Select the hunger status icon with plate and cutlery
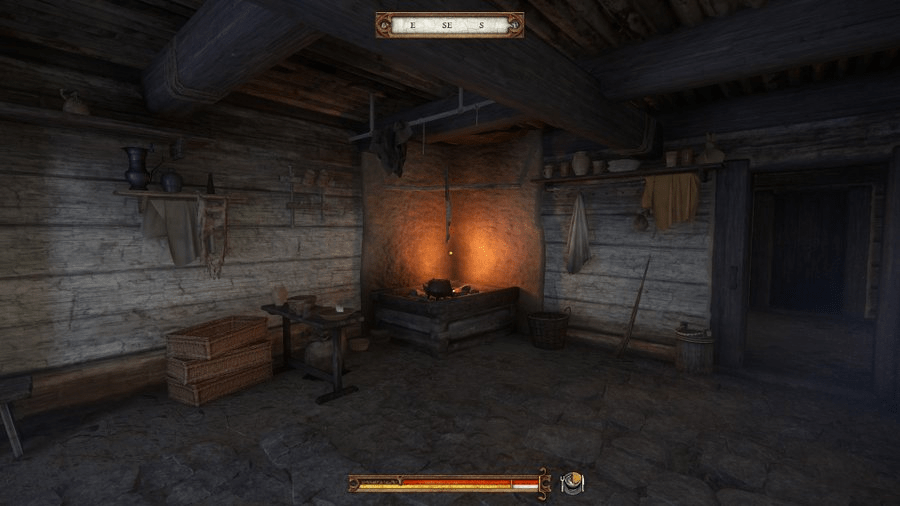Screen dimensions: 900x506 [572, 483]
